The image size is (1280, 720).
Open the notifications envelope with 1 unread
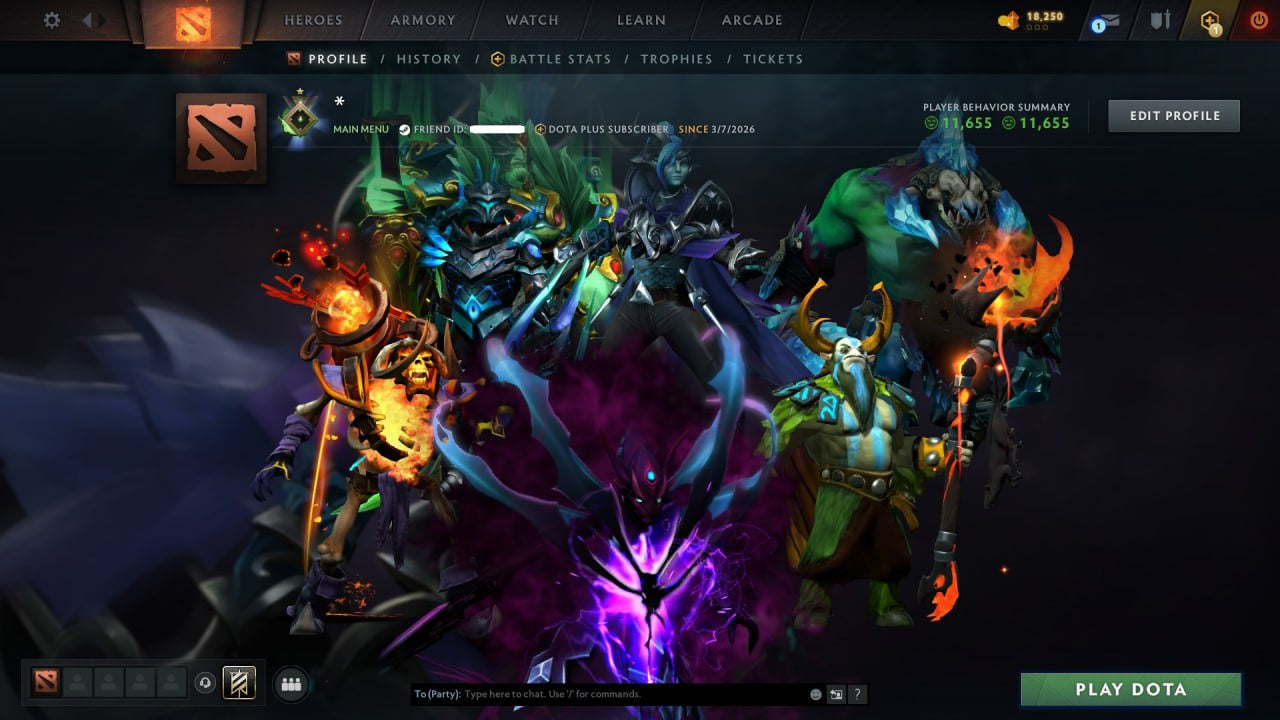[x=1106, y=19]
